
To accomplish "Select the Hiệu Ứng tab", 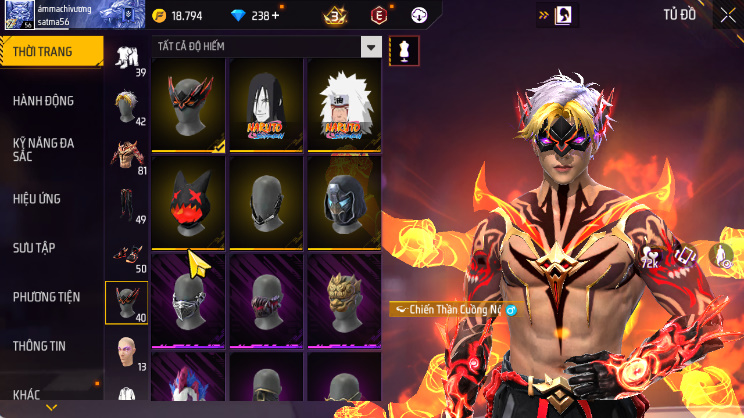I will [37, 199].
